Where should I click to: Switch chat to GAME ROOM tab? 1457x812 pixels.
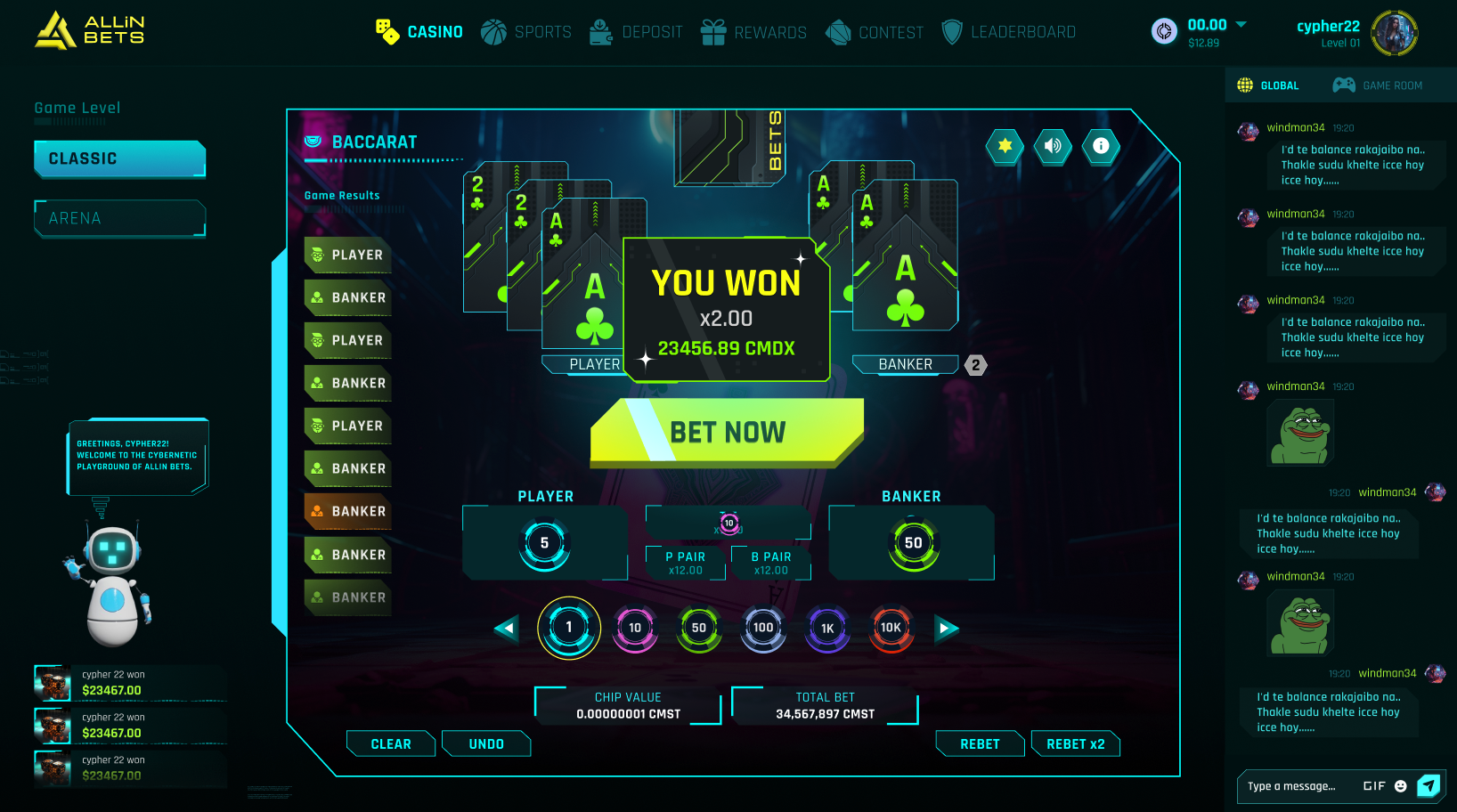tap(1378, 85)
